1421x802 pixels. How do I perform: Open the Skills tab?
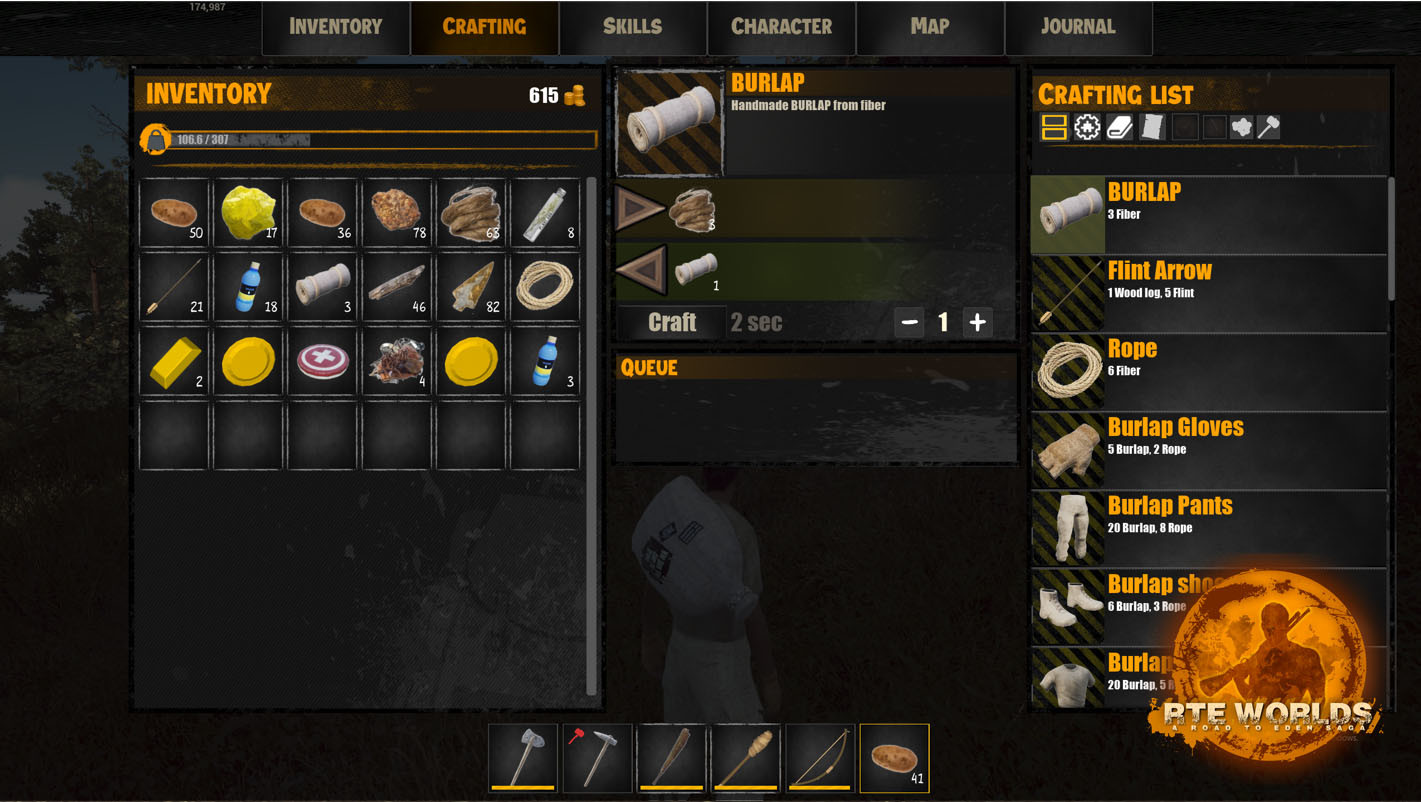coord(632,27)
